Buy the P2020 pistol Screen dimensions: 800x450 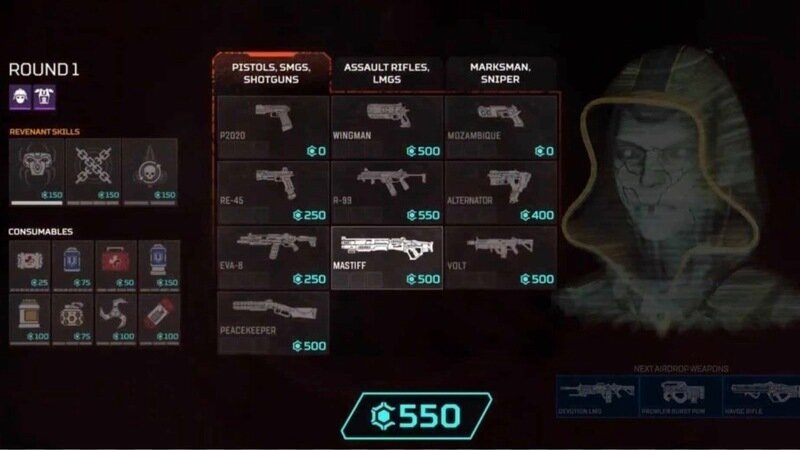[273, 127]
